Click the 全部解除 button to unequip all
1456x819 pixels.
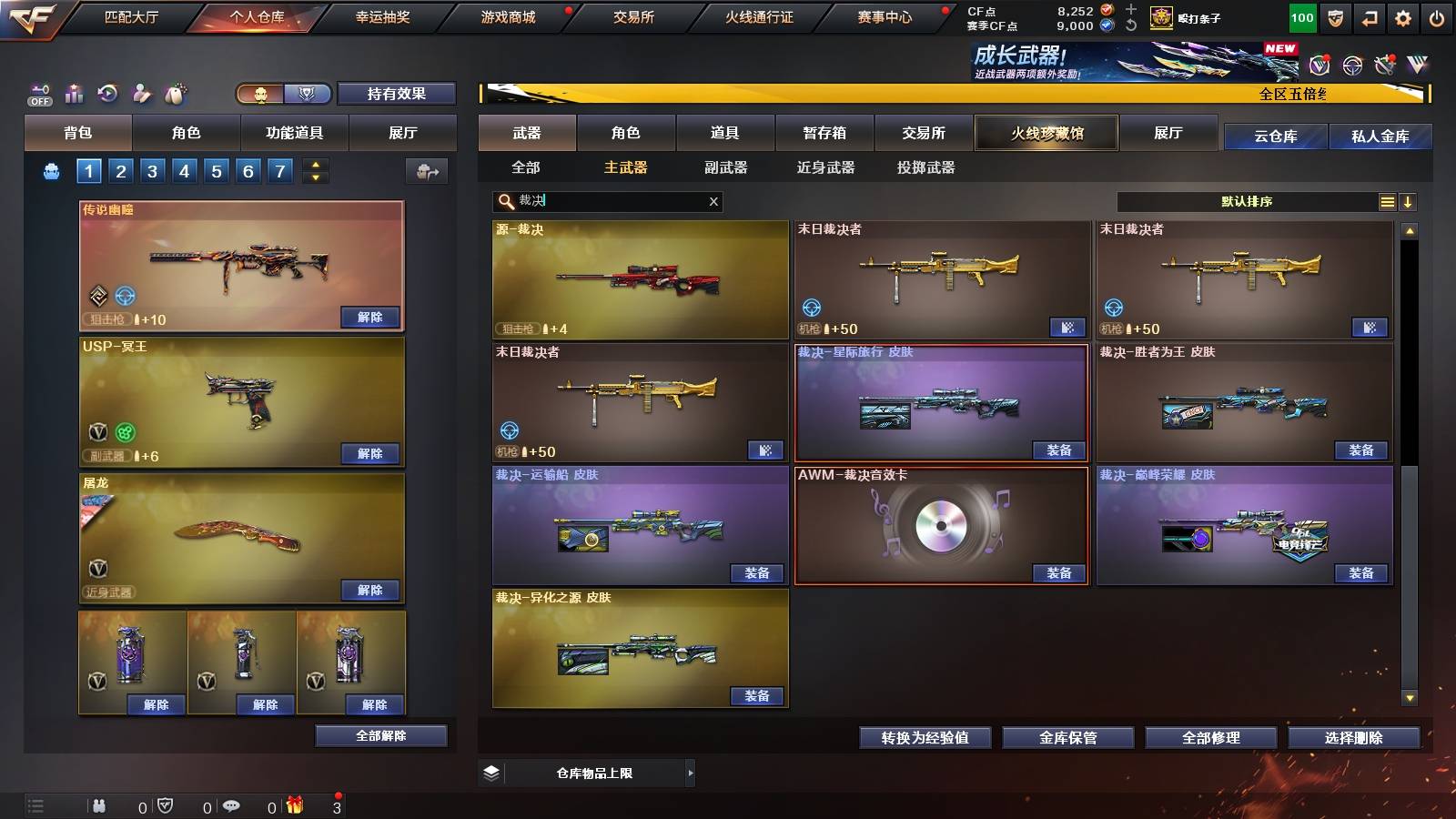pyautogui.click(x=380, y=735)
